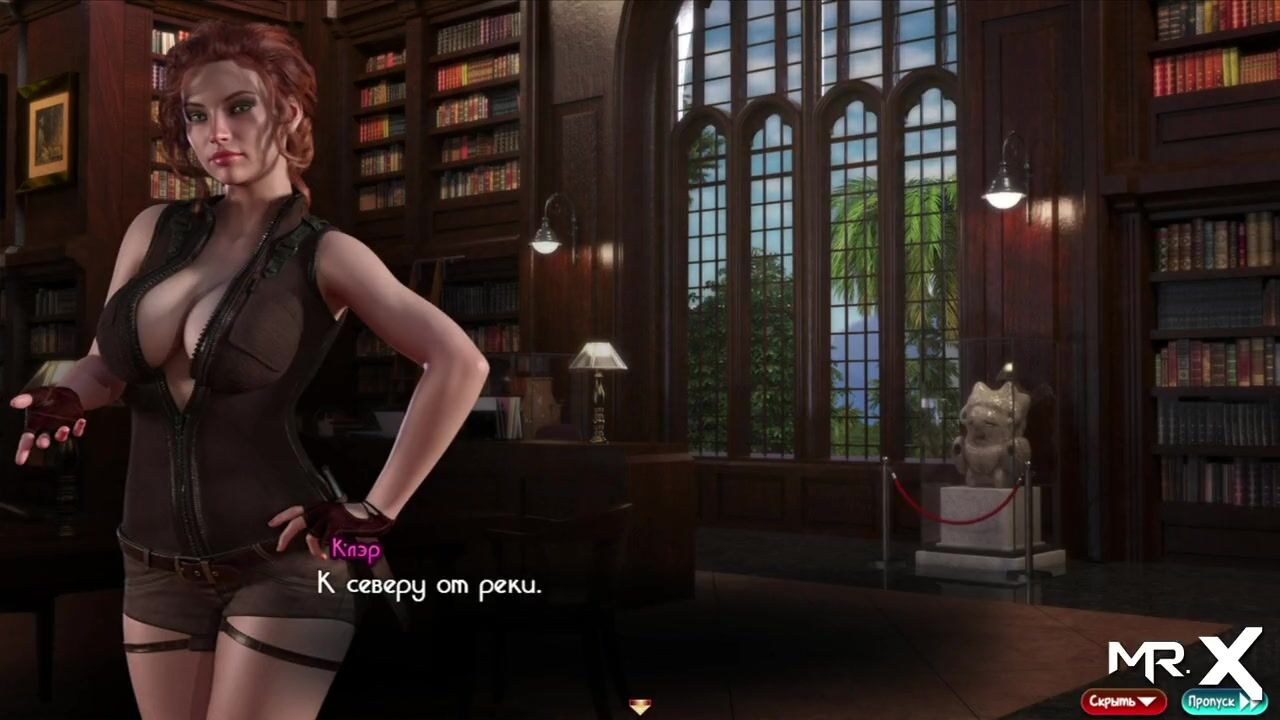Viewport: 1280px width, 720px height.
Task: Hide the dialogue with the Скрыть button
Action: (x=1123, y=701)
